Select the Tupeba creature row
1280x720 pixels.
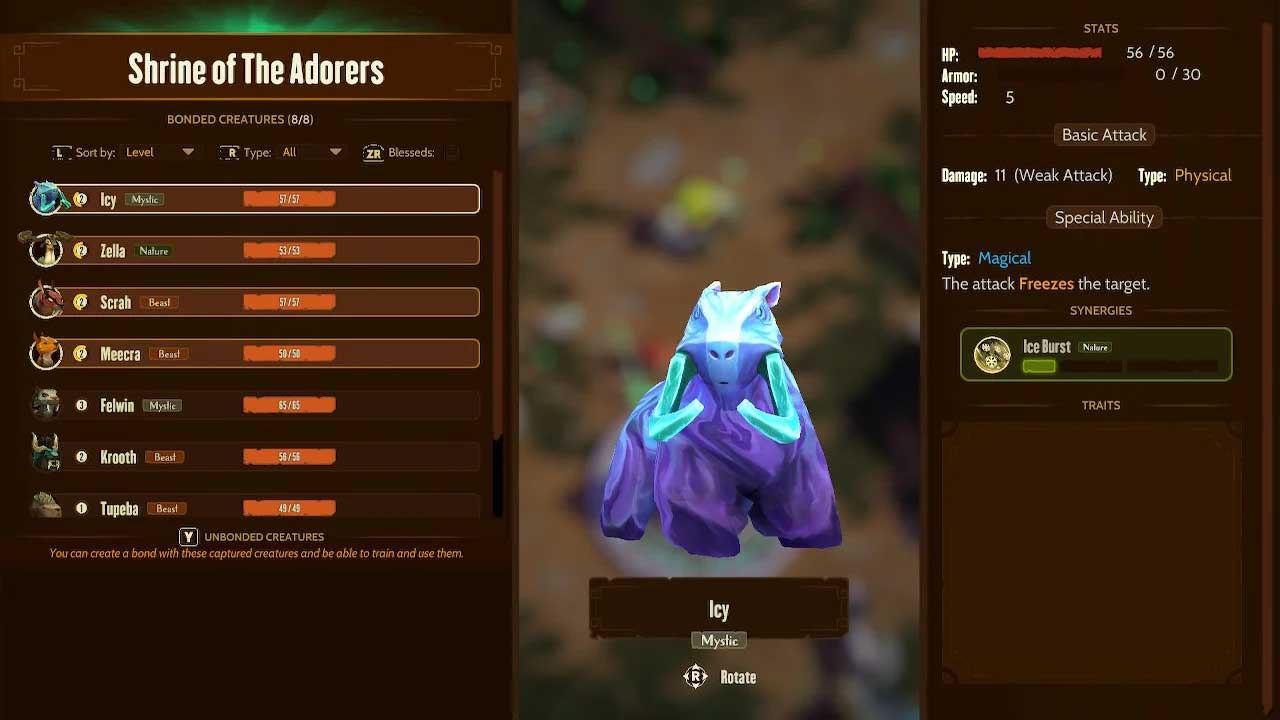click(x=255, y=508)
